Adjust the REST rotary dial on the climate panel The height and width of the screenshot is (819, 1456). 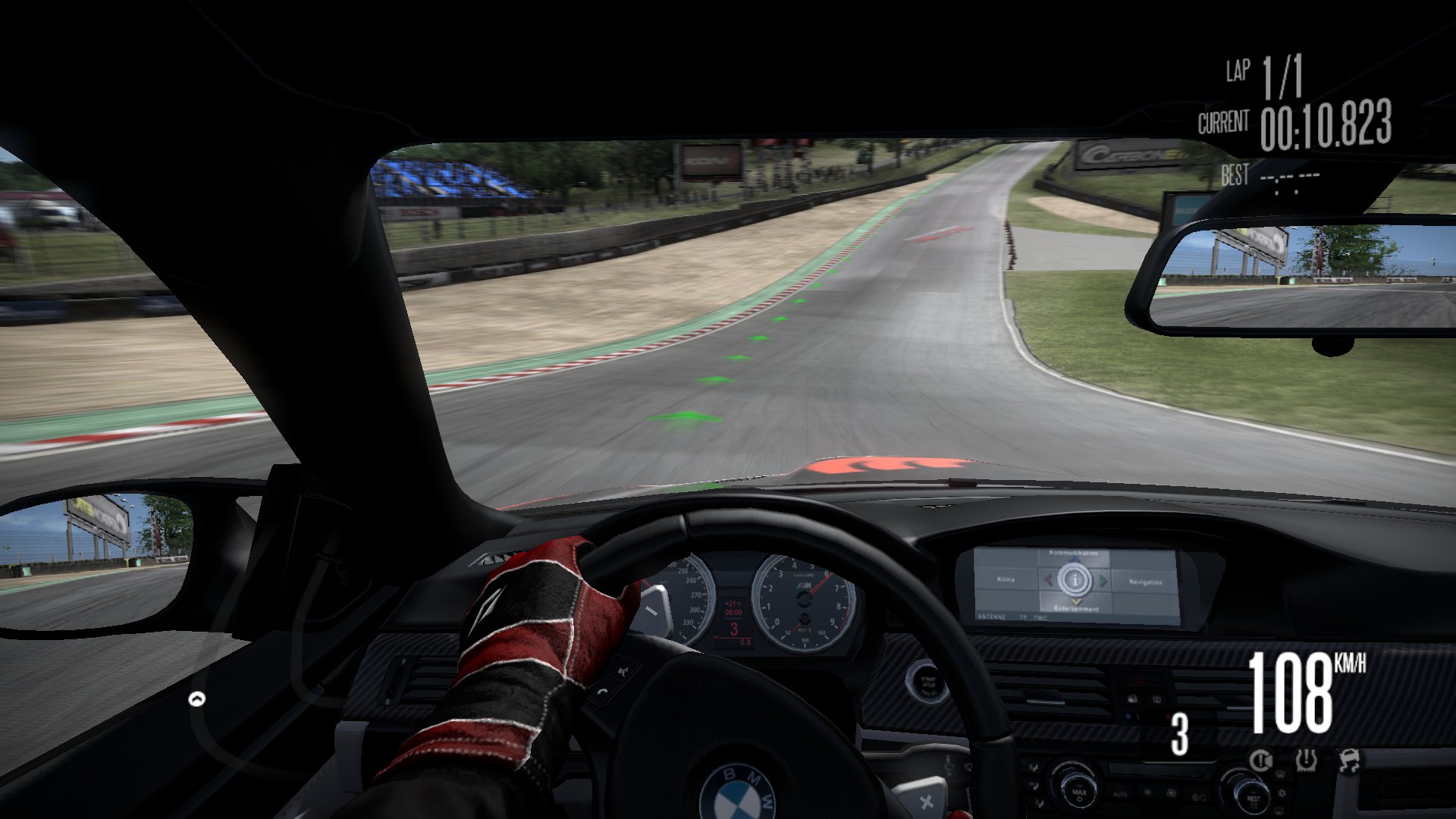point(1254,796)
